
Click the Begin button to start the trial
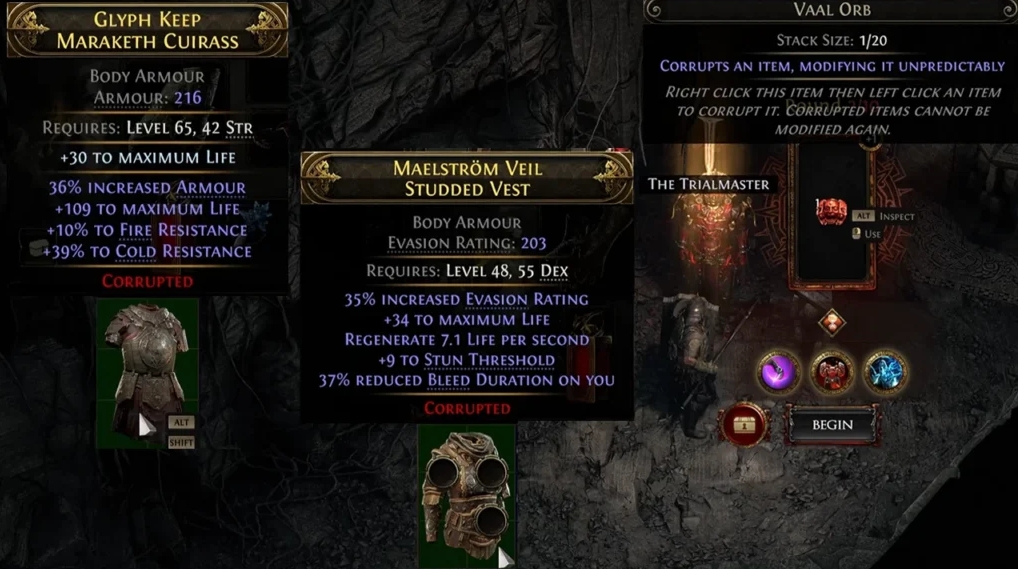(x=832, y=425)
